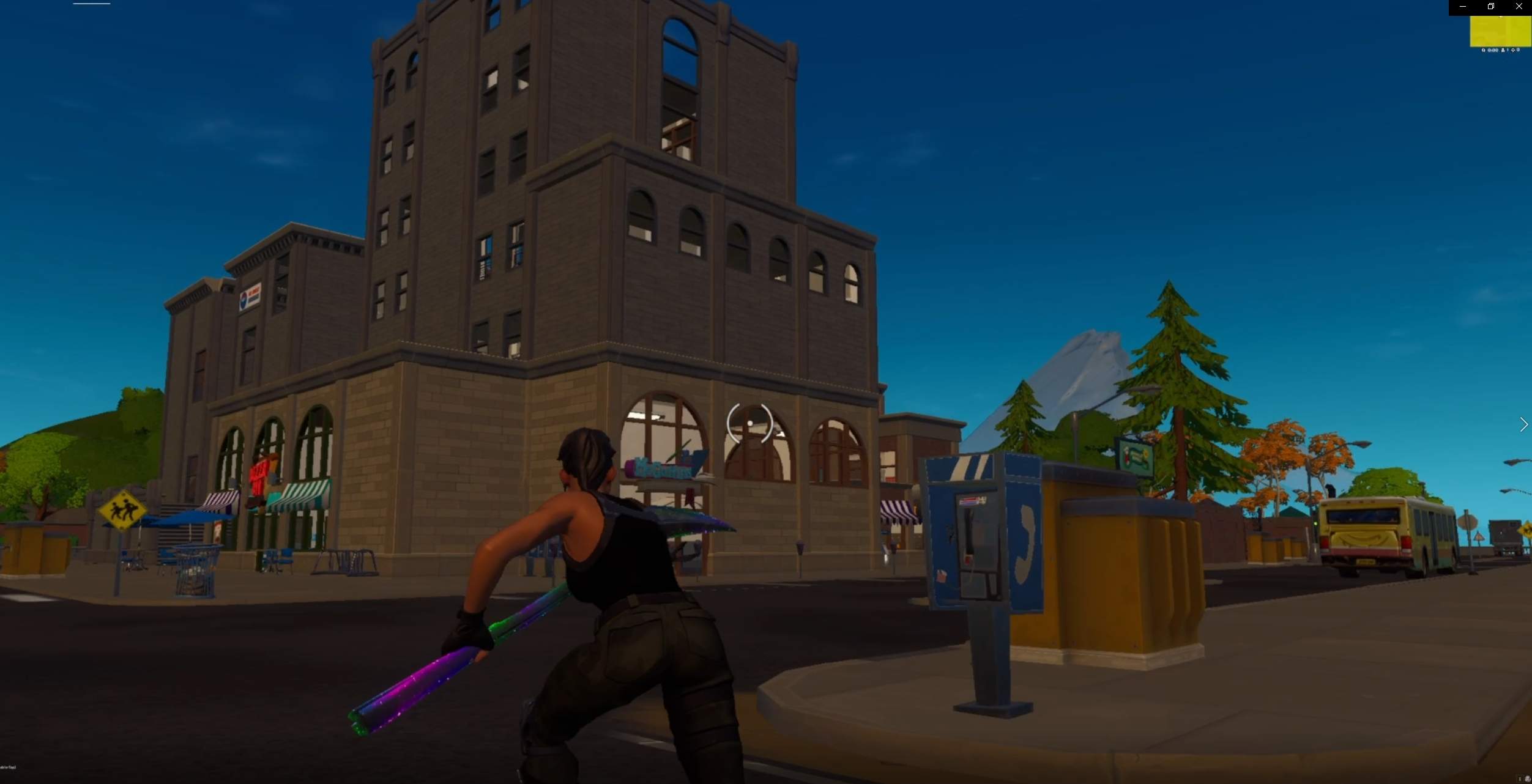This screenshot has height=784, width=1532.
Task: Click the network status icon beneath the minimap
Action: 1513,51
